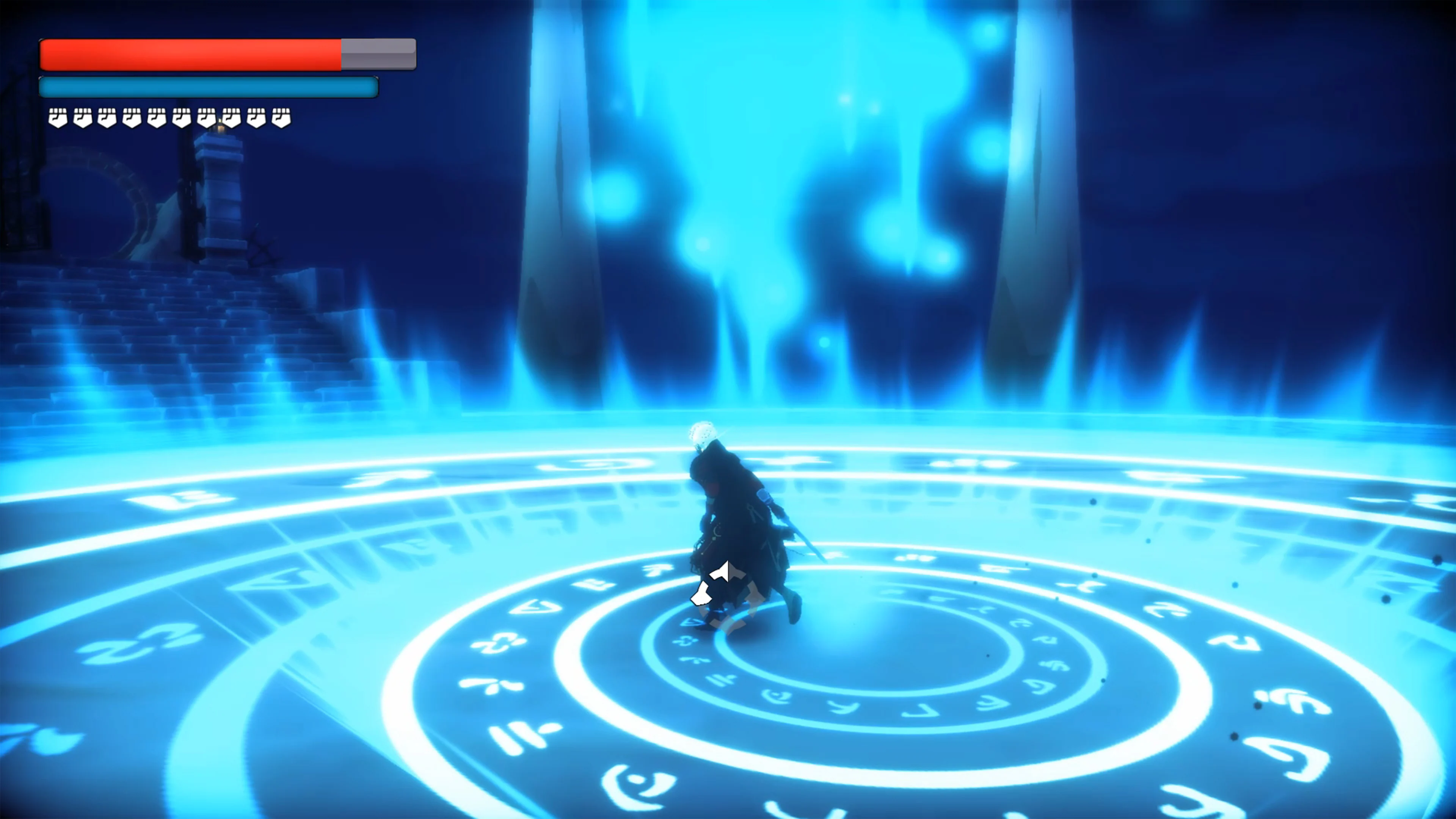The height and width of the screenshot is (819, 1456).
Task: Click the red health bar
Action: tap(187, 54)
